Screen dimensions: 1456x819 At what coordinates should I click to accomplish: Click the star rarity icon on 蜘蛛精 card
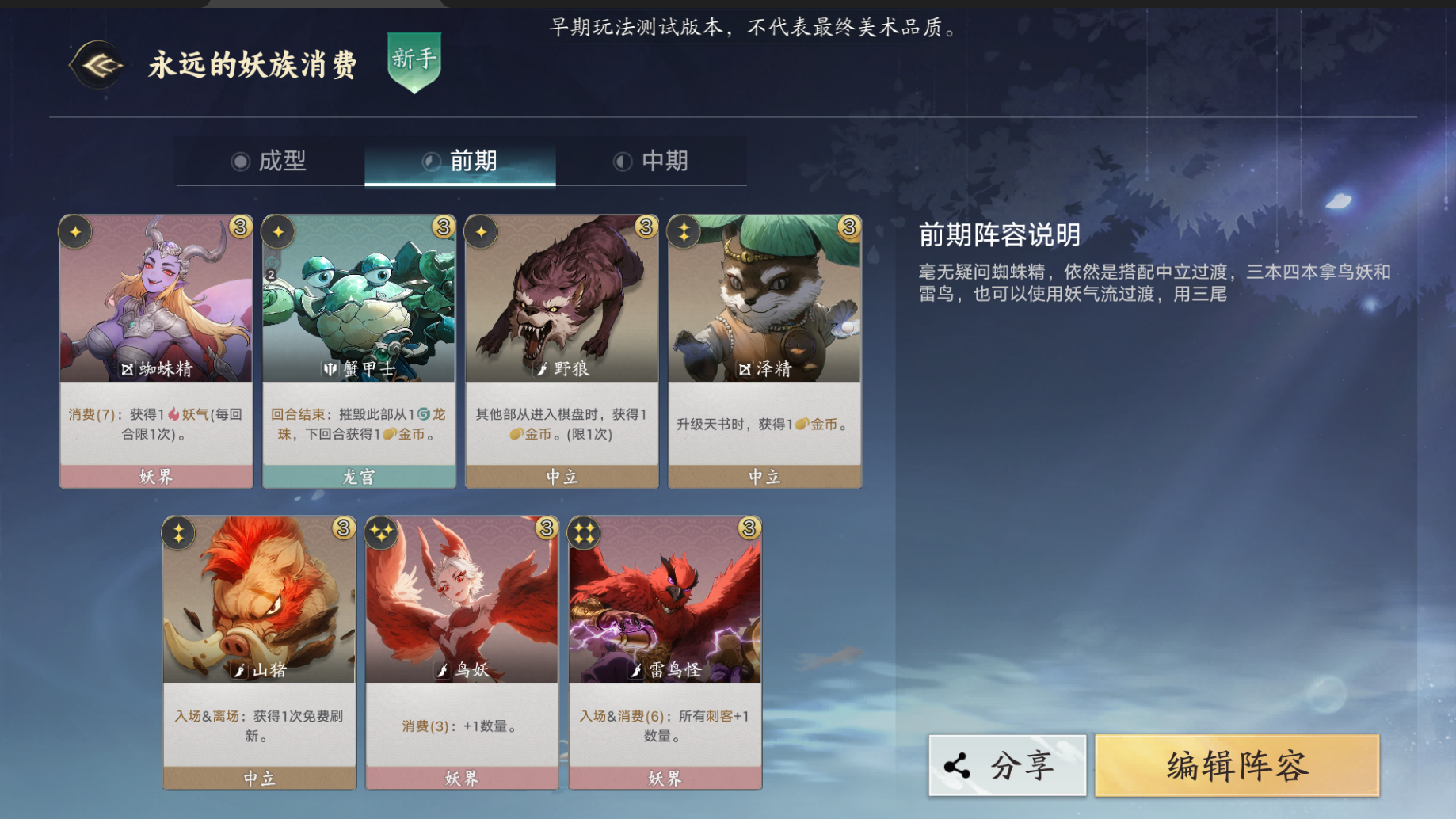coord(75,230)
